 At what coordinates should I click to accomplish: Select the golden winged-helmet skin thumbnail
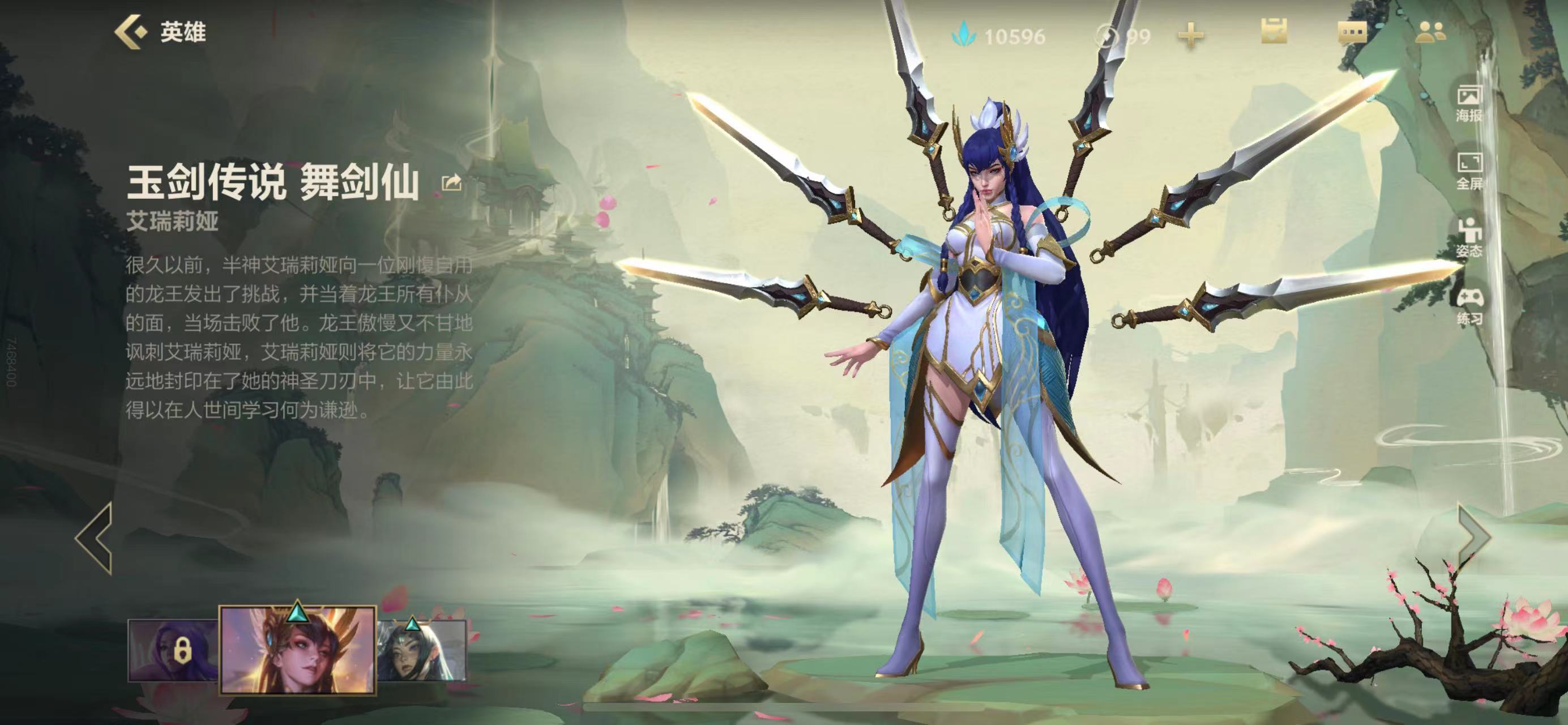(x=297, y=651)
